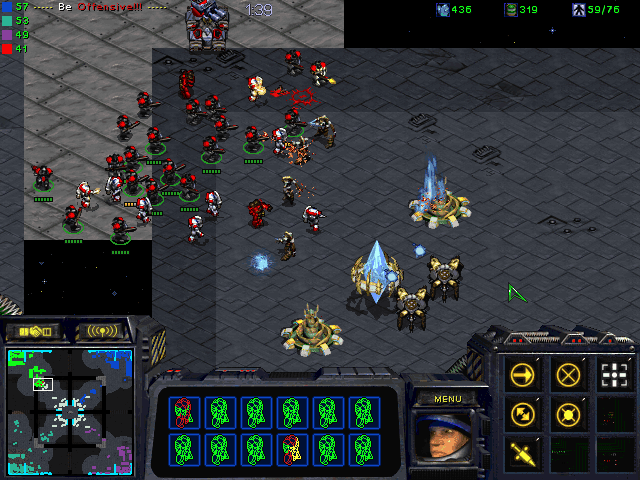The image size is (640, 480).
Task: Open the alliance diplomacy handshake button
Action: click(33, 331)
